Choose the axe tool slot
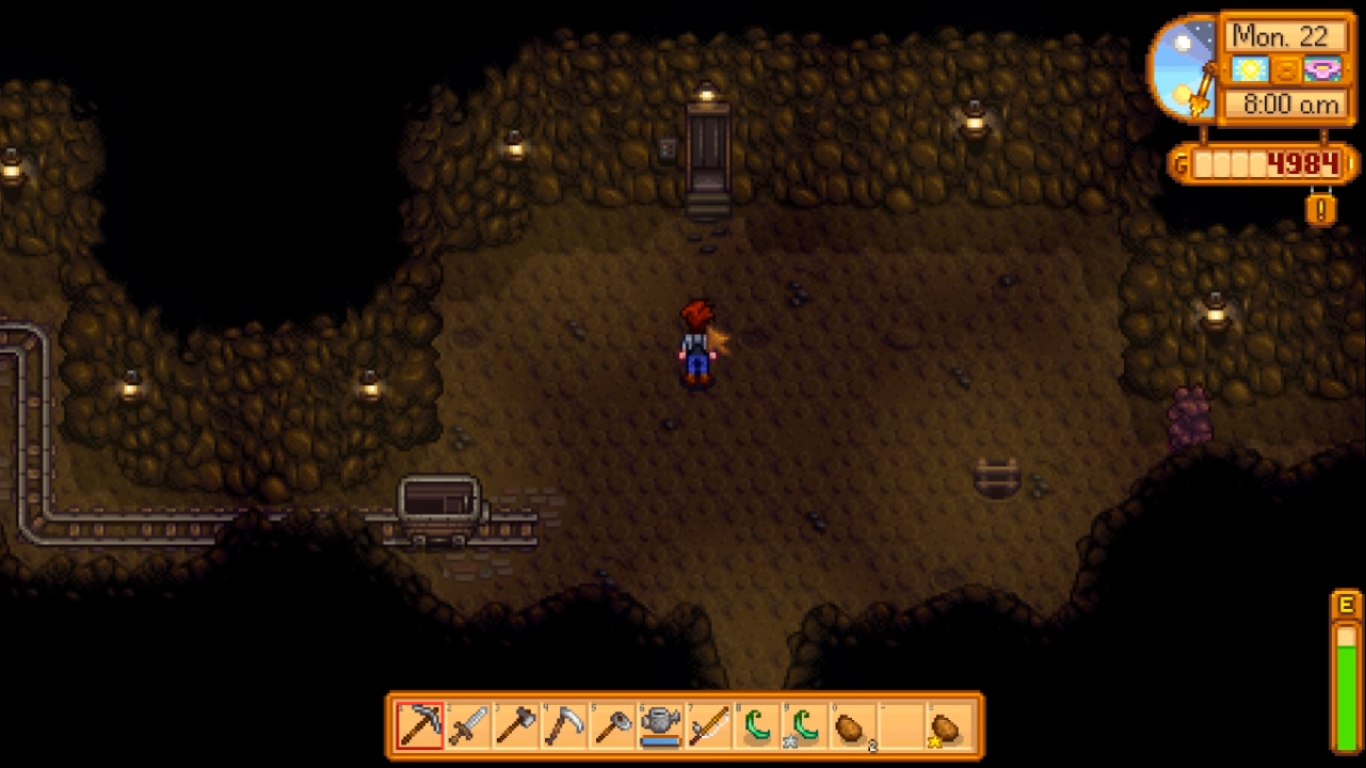 [x=516, y=726]
